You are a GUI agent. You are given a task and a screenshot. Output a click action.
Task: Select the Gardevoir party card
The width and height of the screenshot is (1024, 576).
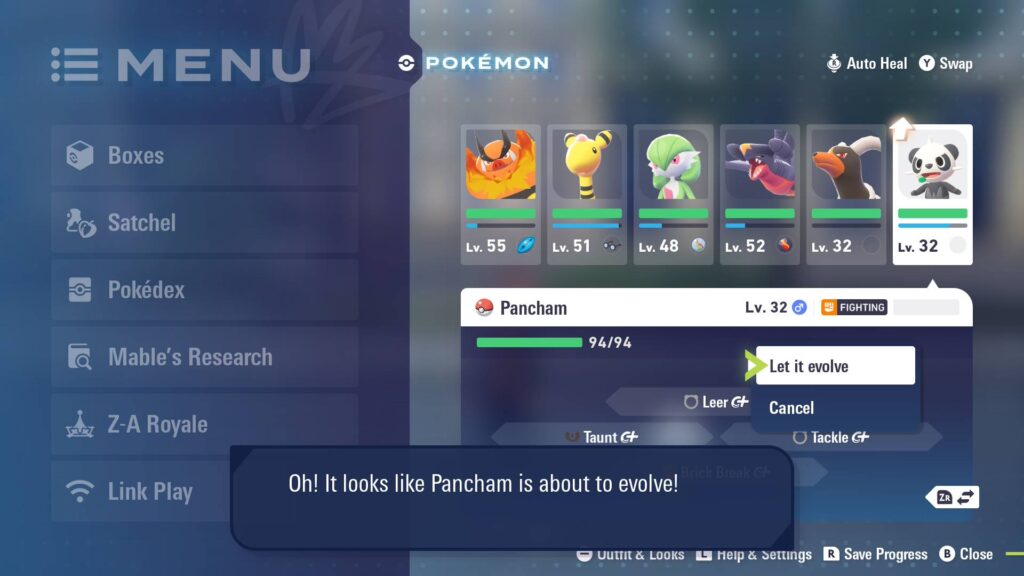click(673, 194)
